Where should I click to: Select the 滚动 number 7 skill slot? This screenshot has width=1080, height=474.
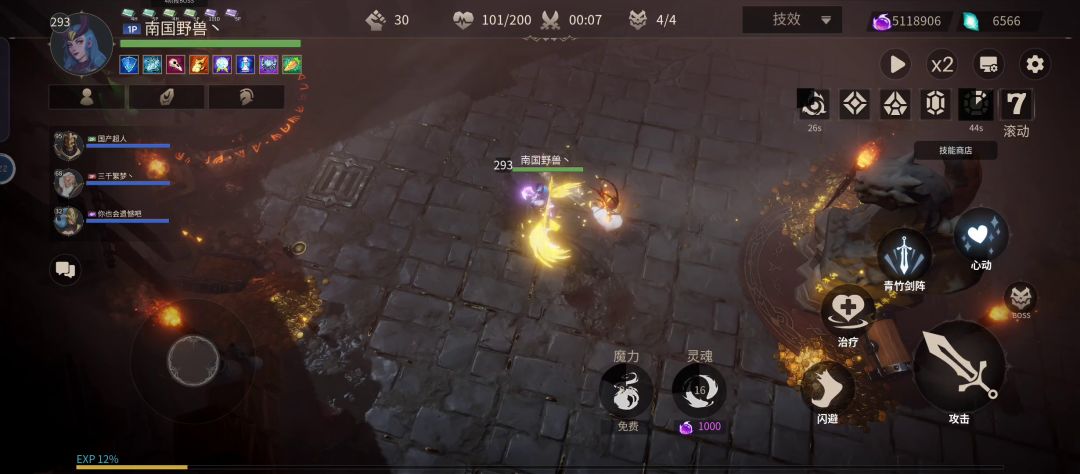pyautogui.click(x=1017, y=104)
